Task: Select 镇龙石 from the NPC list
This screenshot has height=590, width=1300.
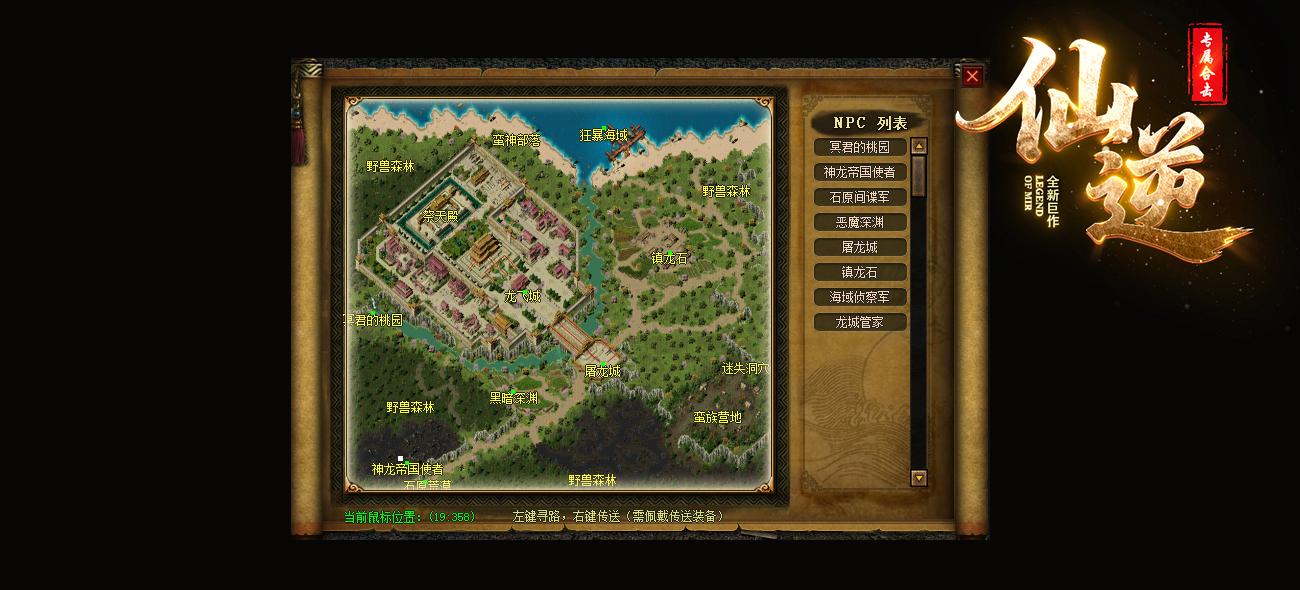Action: (x=860, y=272)
